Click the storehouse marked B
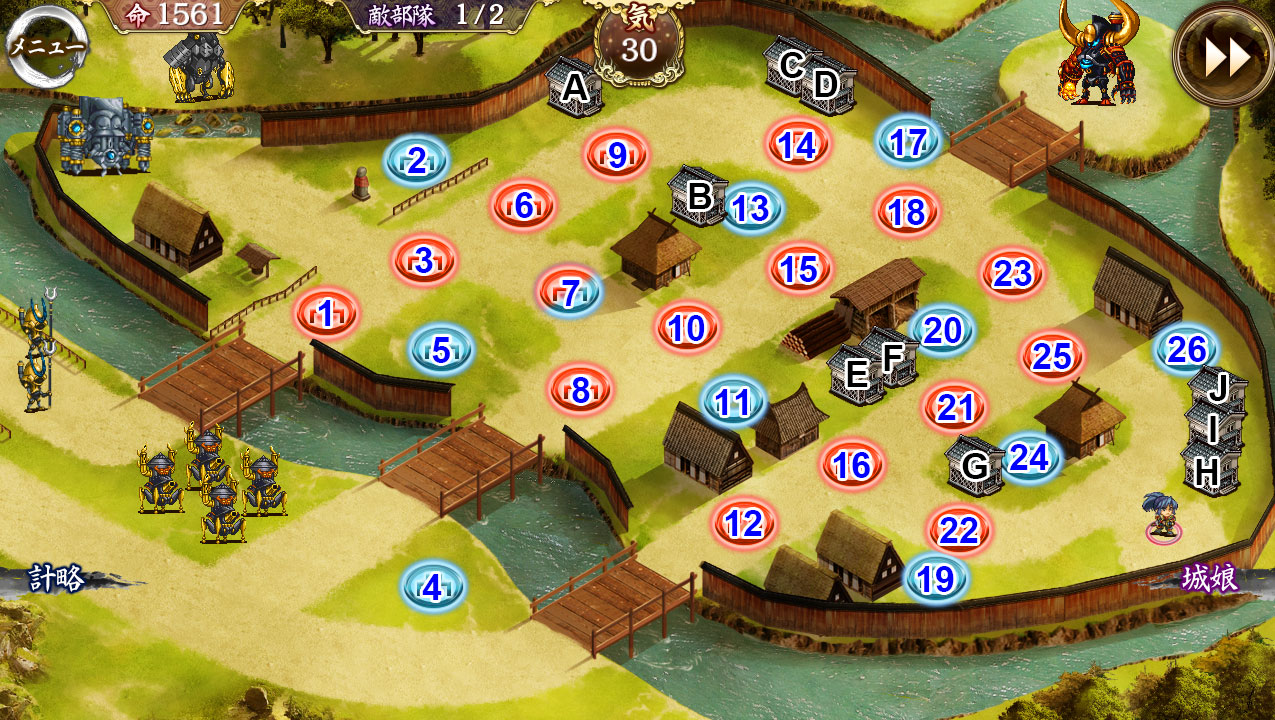This screenshot has height=720, width=1275. coord(698,196)
